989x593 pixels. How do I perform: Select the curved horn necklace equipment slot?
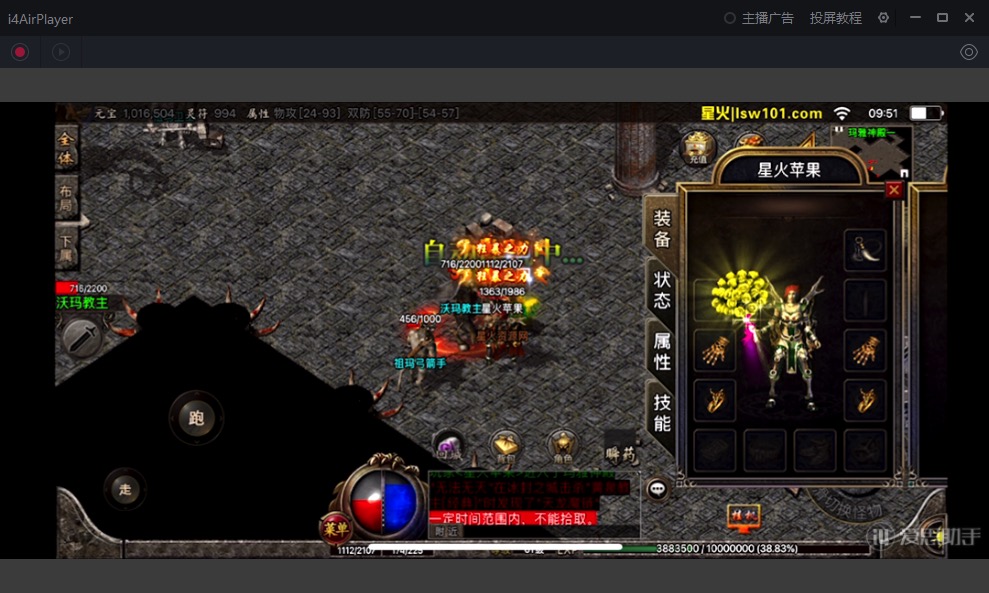865,248
